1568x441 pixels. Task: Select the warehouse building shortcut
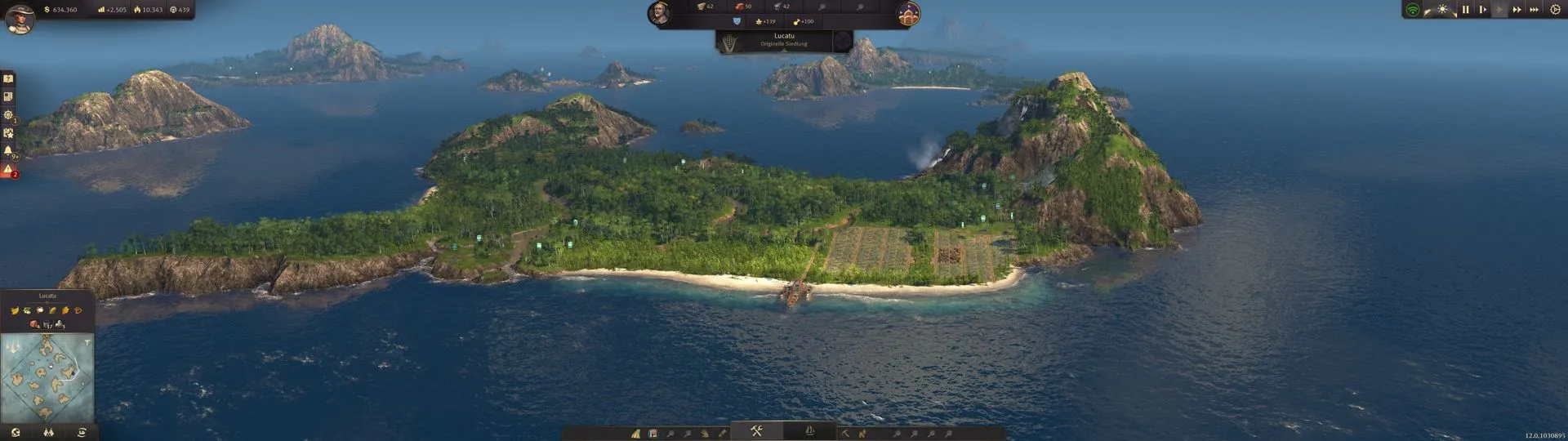(x=653, y=434)
